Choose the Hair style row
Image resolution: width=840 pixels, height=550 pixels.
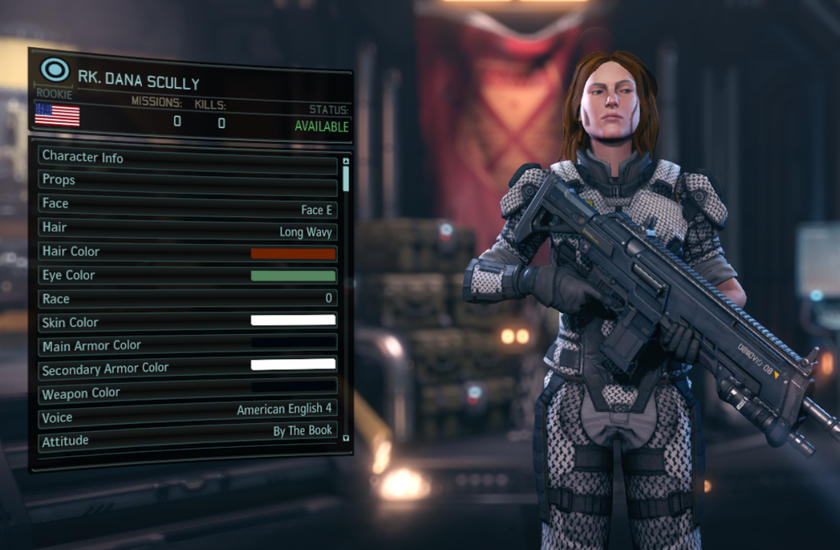[x=188, y=228]
